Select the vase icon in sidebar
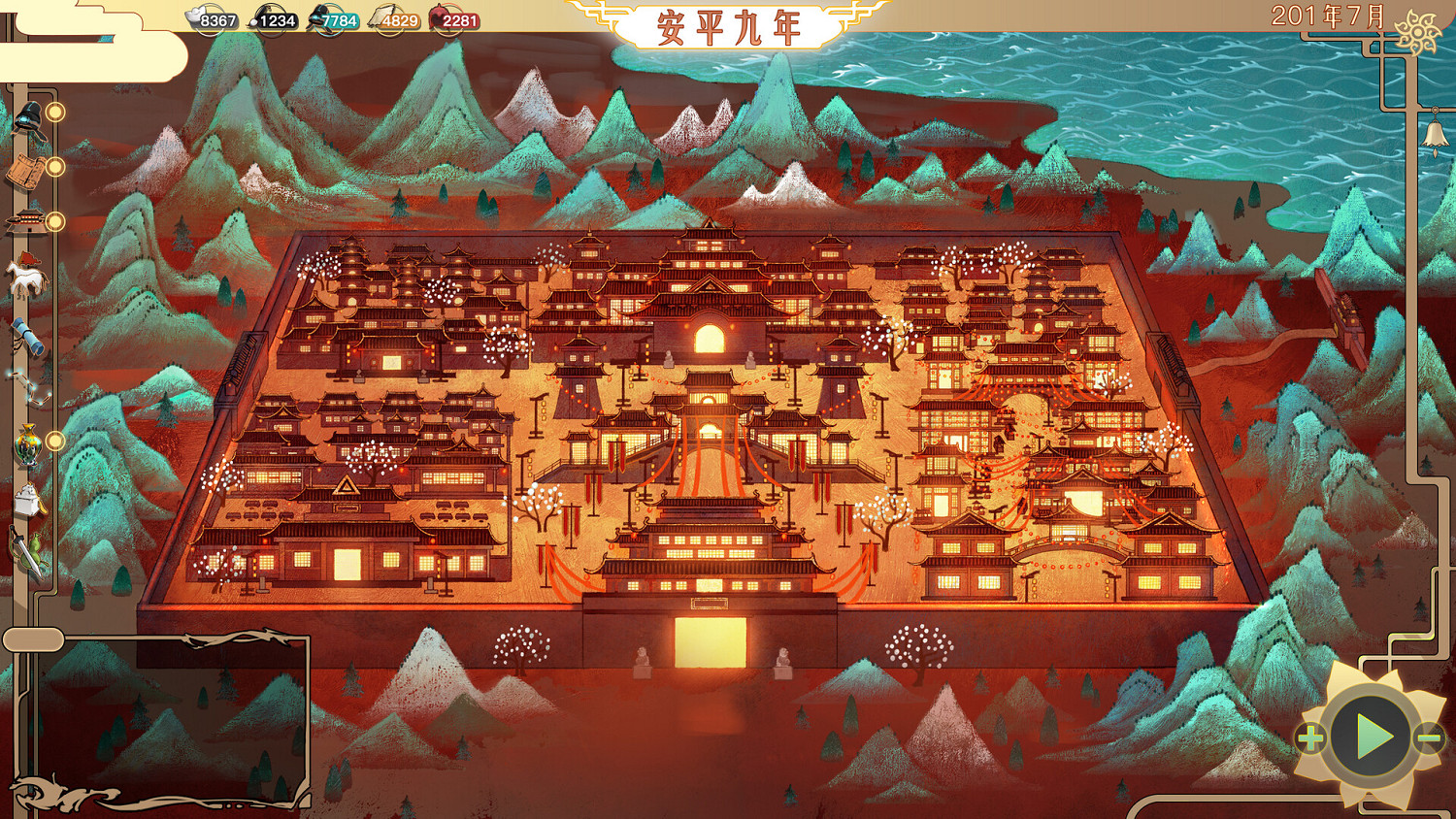Screen dimensions: 1456x819 pyautogui.click(x=27, y=442)
